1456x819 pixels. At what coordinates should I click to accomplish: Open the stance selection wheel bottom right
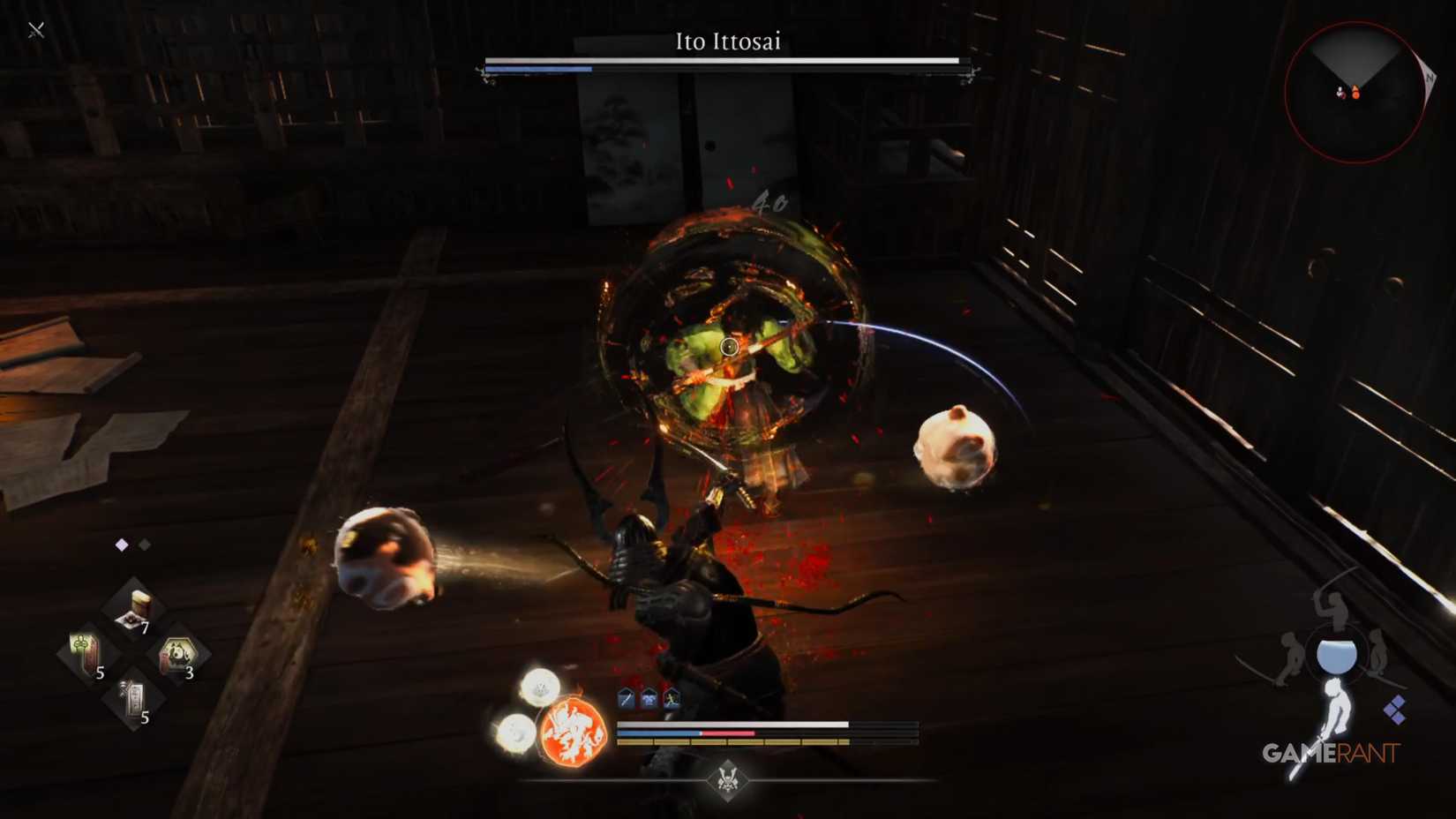point(1336,655)
